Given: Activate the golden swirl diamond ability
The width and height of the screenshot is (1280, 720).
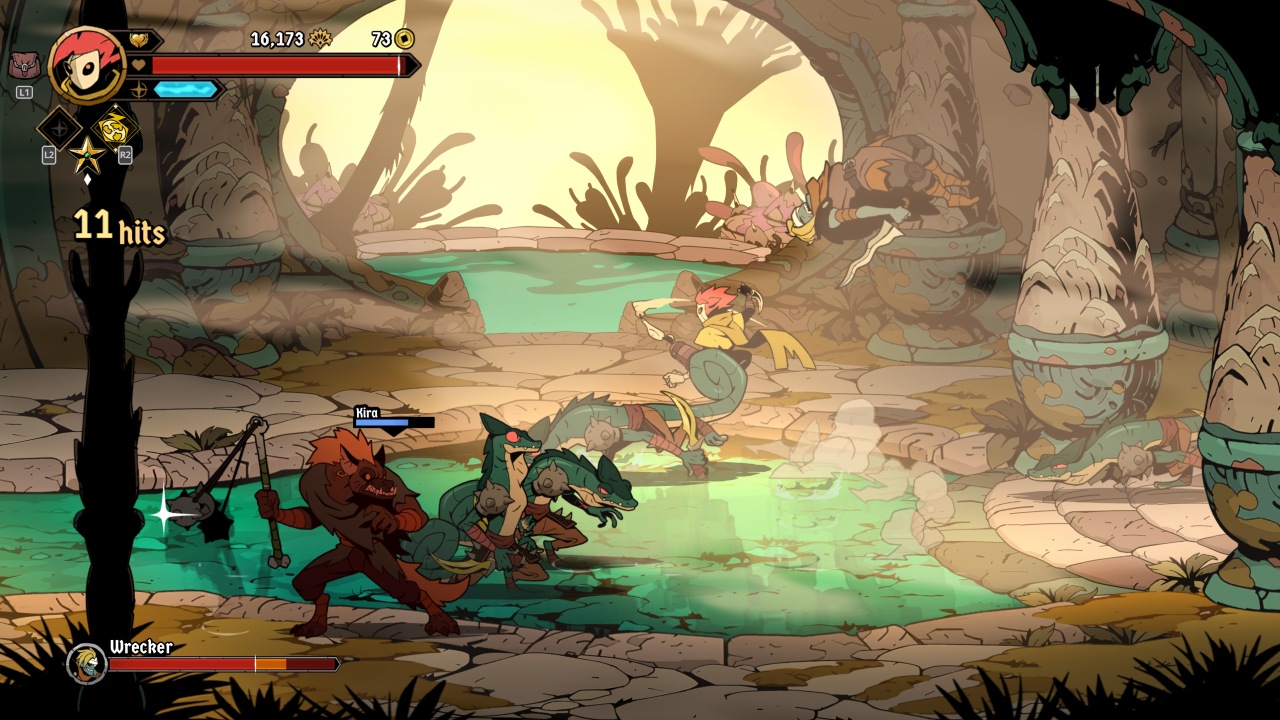Looking at the screenshot, I should click(x=115, y=129).
